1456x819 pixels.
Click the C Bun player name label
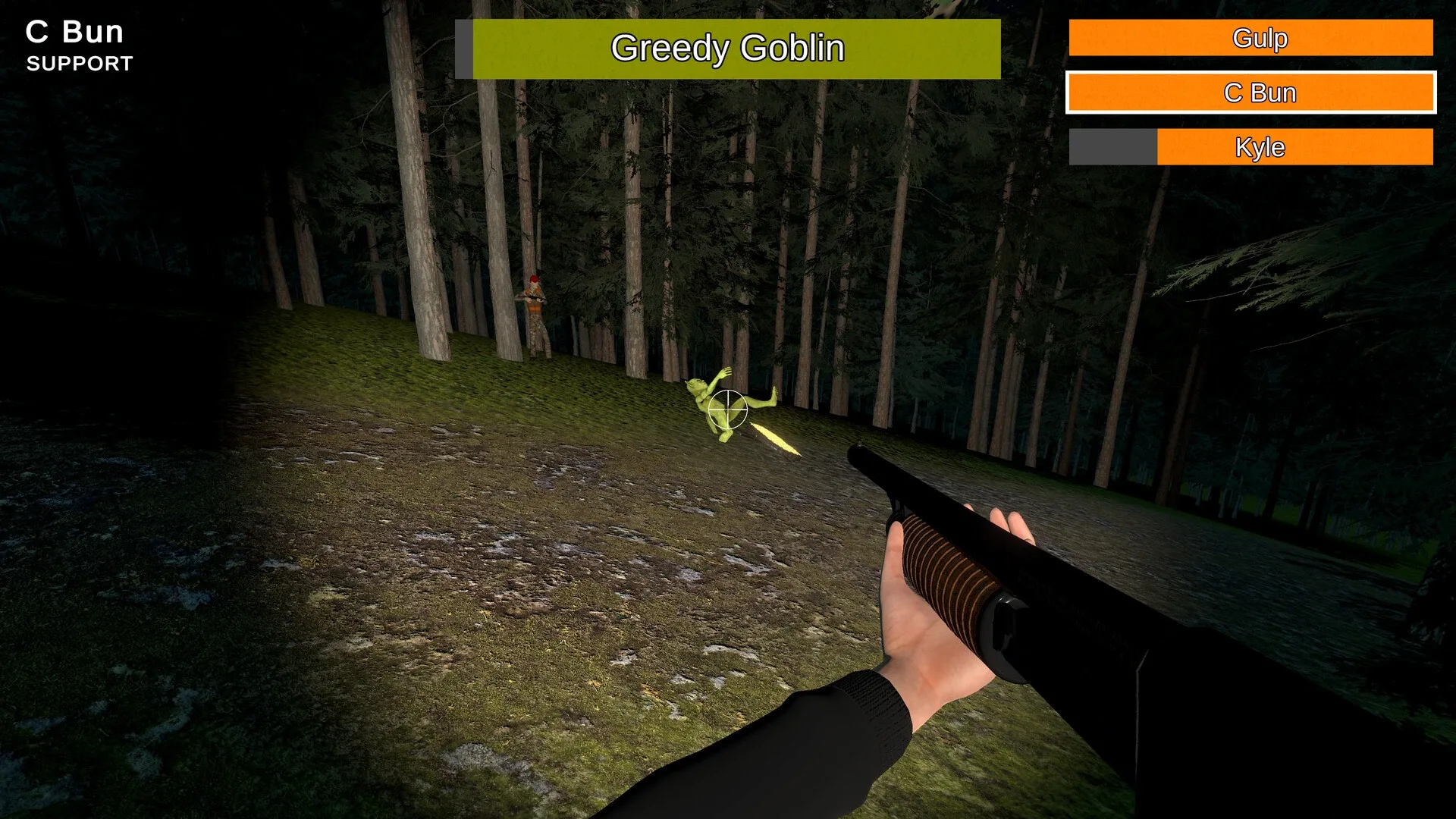pos(74,31)
